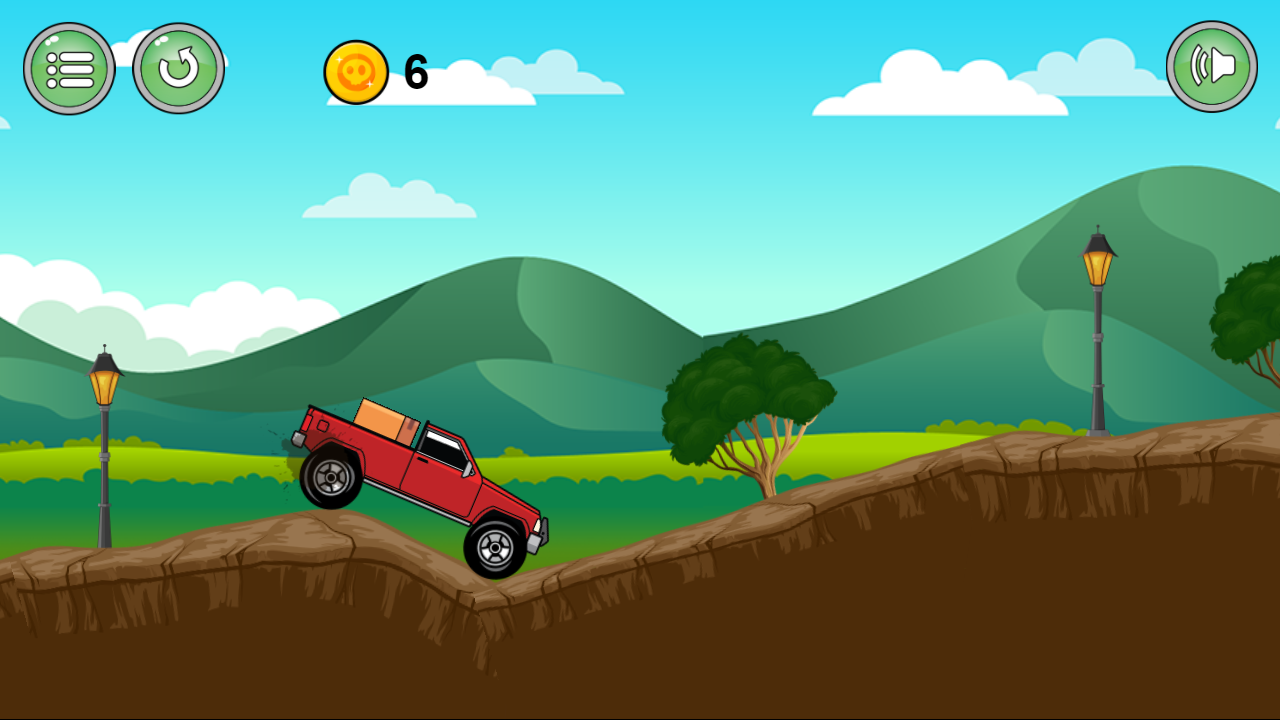Screen dimensions: 1280x720
Task: Select the green restart arrow symbol
Action: (179, 67)
